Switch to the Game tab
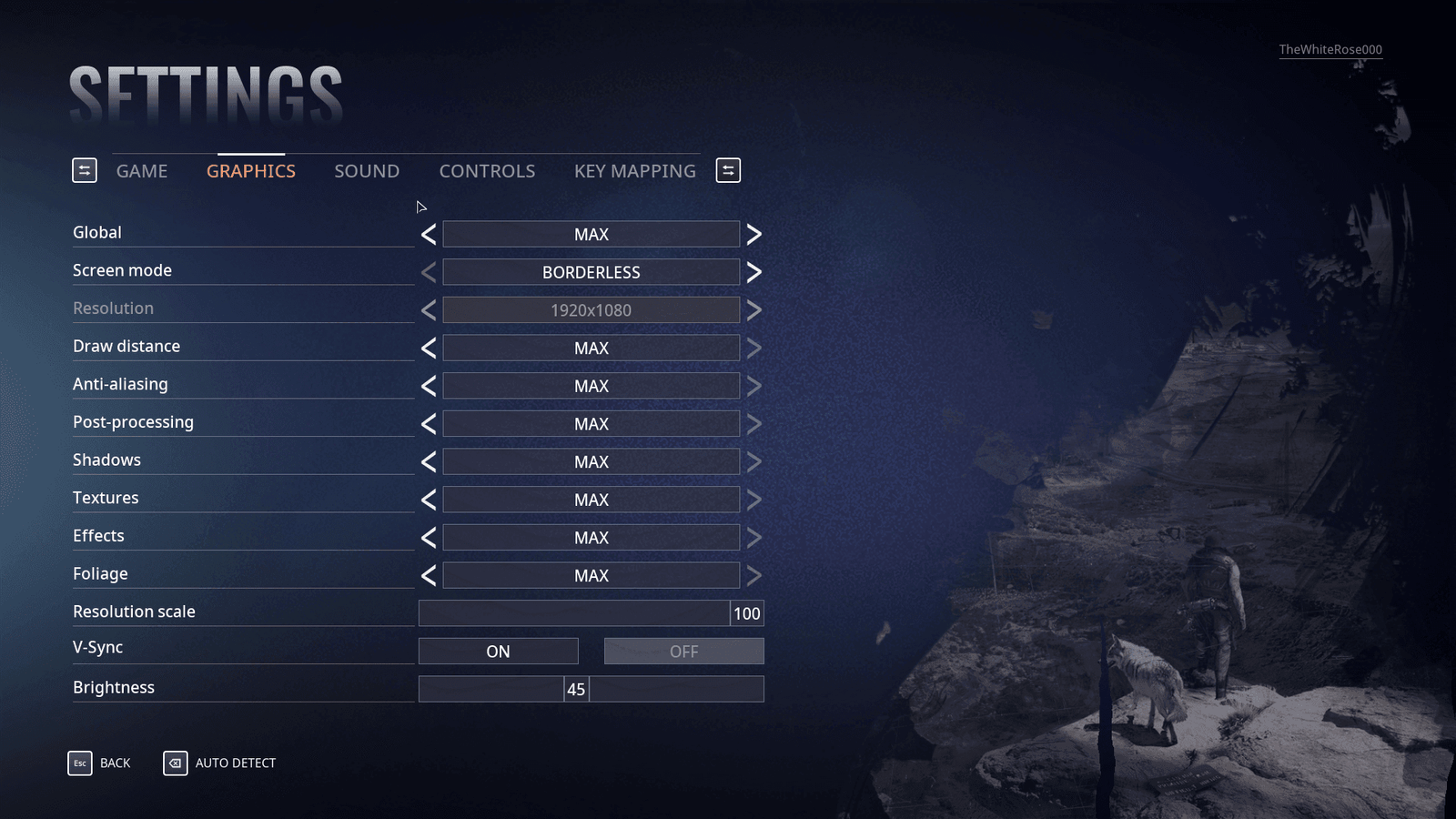1456x819 pixels. coord(142,171)
